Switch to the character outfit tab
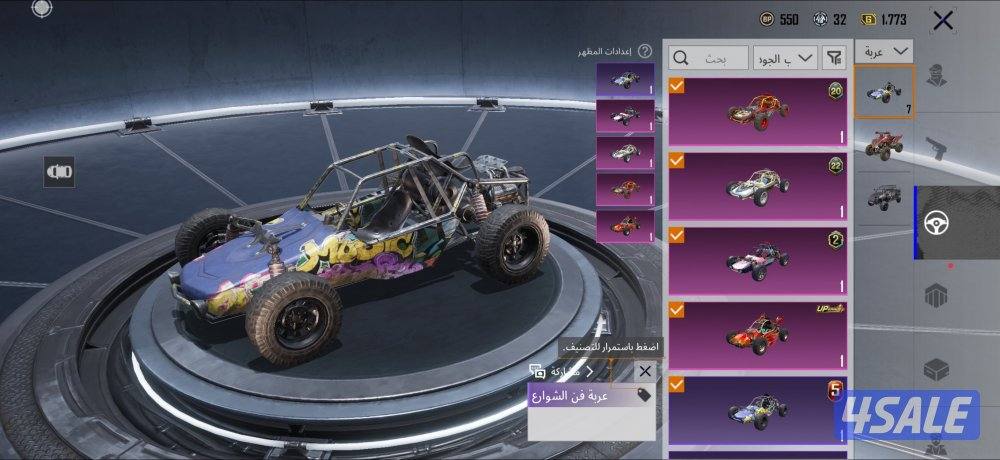1000x460 pixels. 938,75
